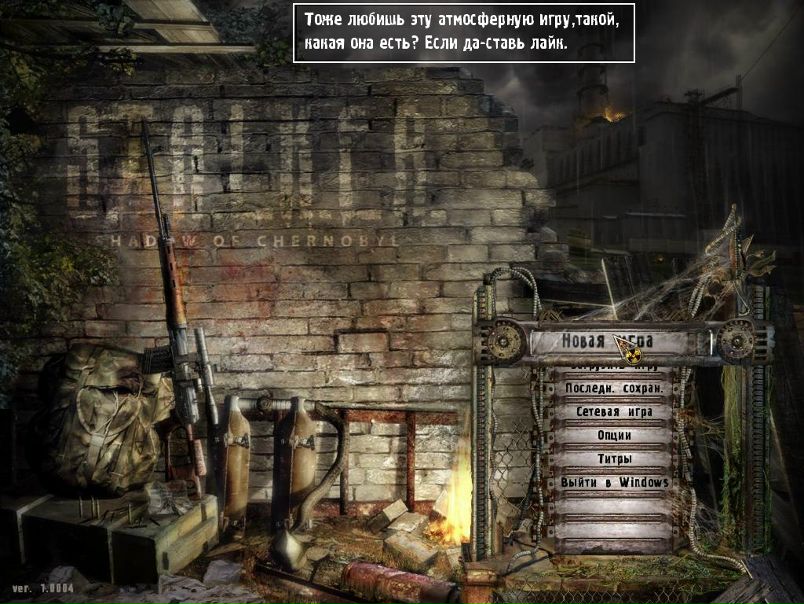Open the Опции settings menu
804x604 pixels.
point(614,436)
